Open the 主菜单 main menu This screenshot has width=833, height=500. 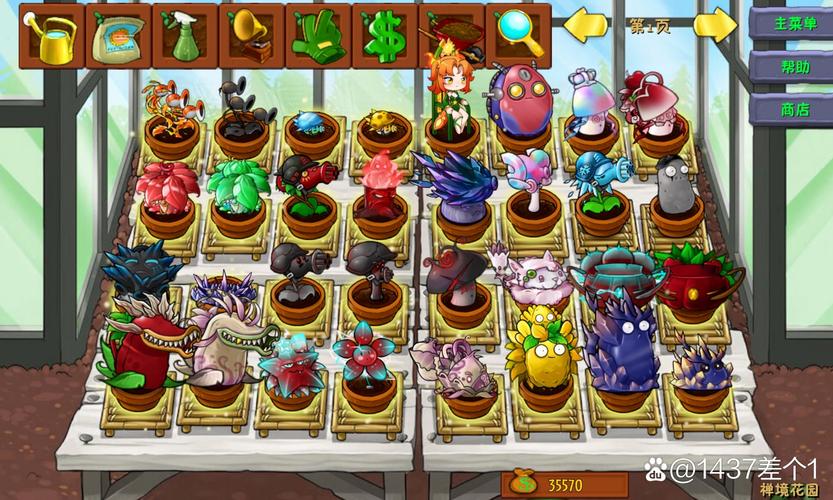click(789, 22)
